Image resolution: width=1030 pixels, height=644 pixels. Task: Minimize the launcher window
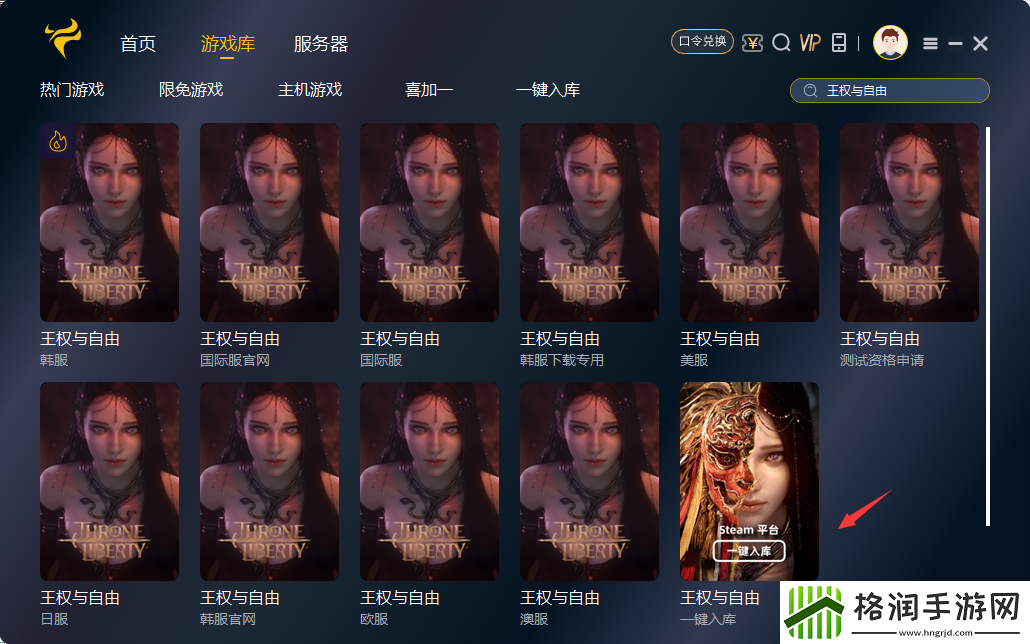[x=955, y=43]
